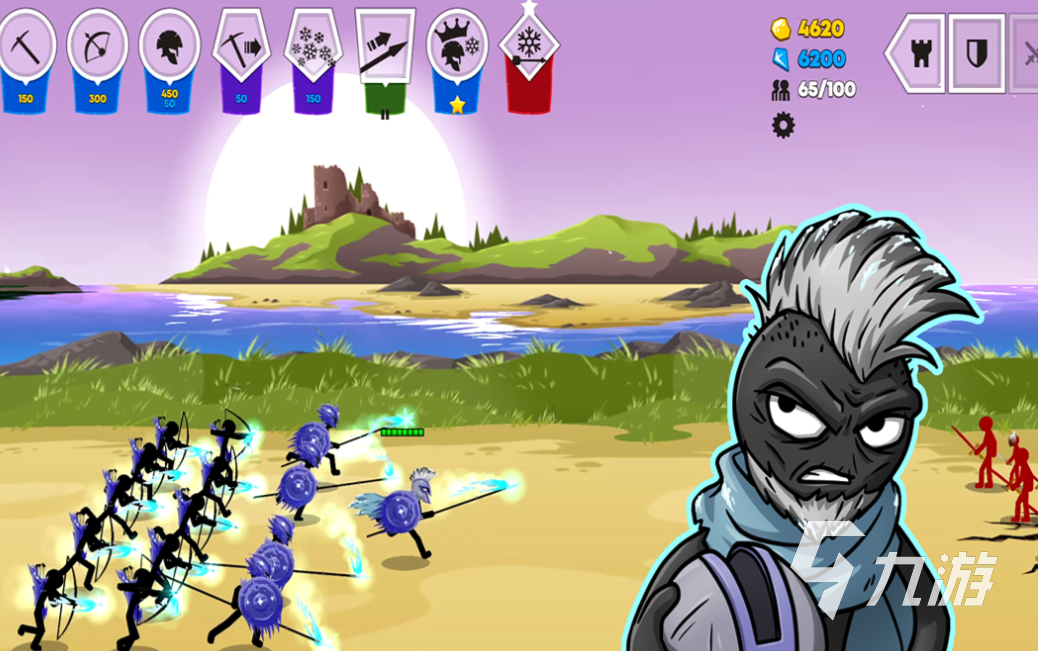
Task: Recruit an archer using the bow icon
Action: (x=97, y=47)
